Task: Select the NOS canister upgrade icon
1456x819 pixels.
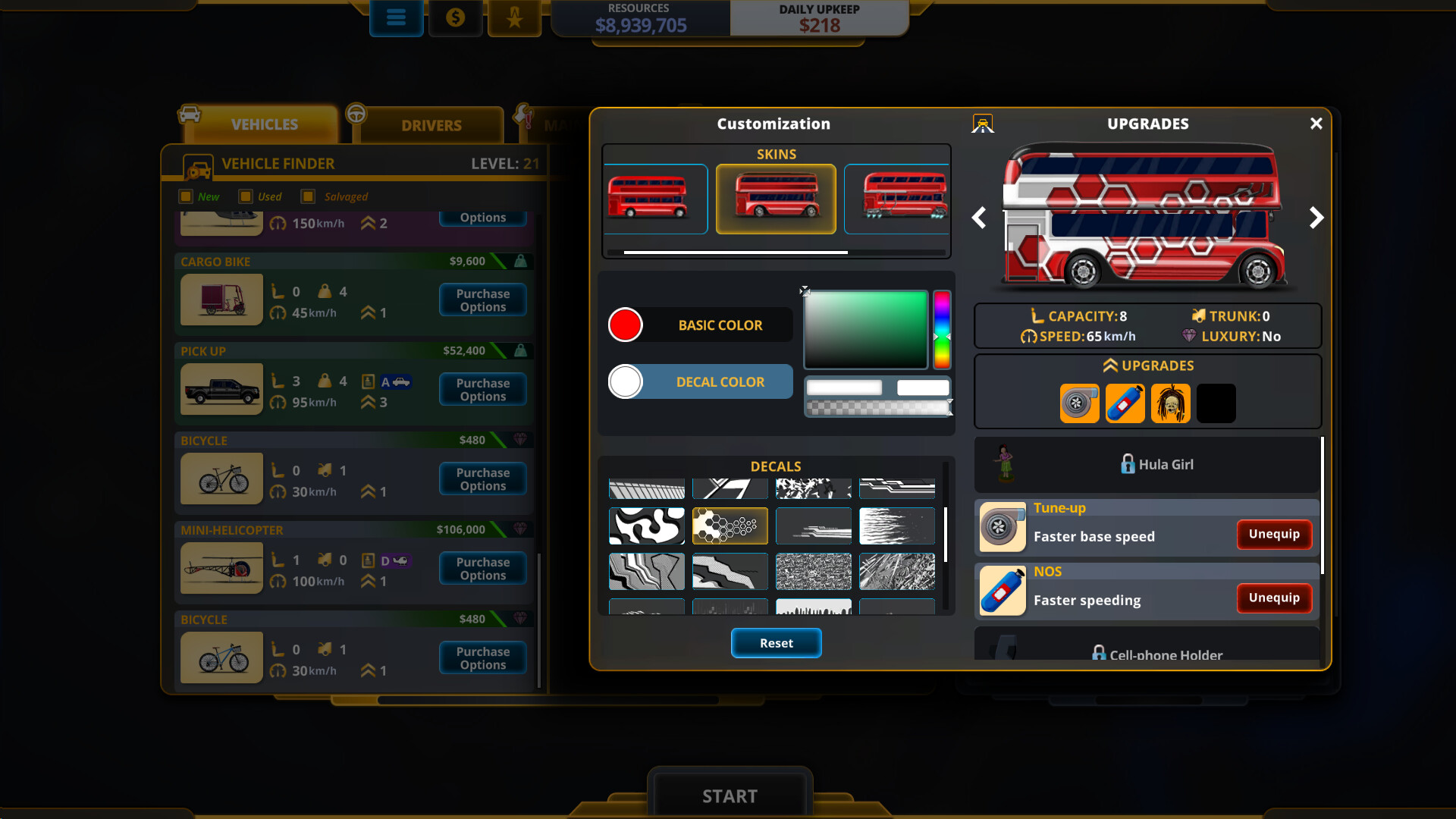Action: [x=1125, y=403]
